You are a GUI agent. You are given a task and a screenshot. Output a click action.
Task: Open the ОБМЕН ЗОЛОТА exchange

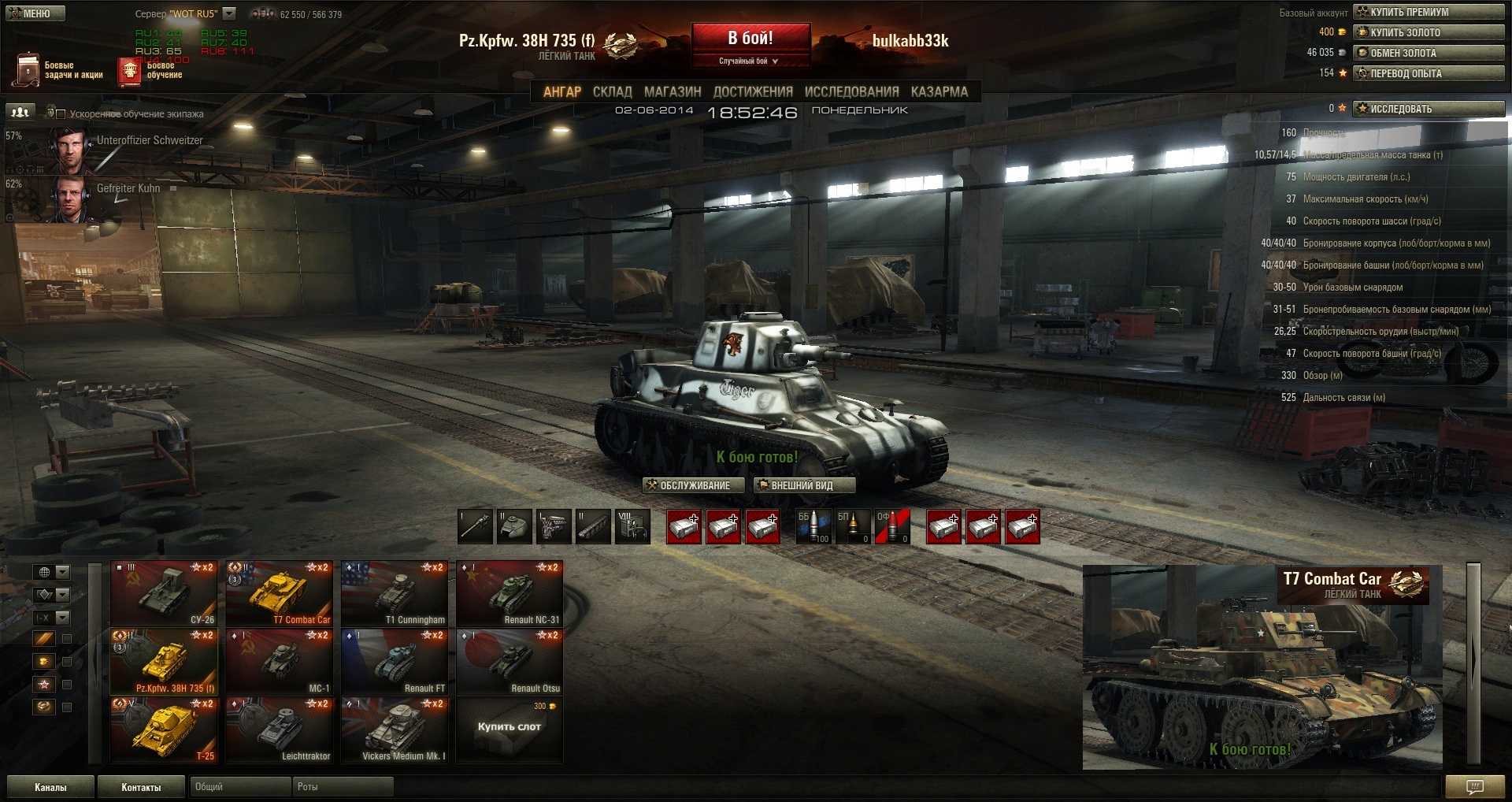(1429, 53)
